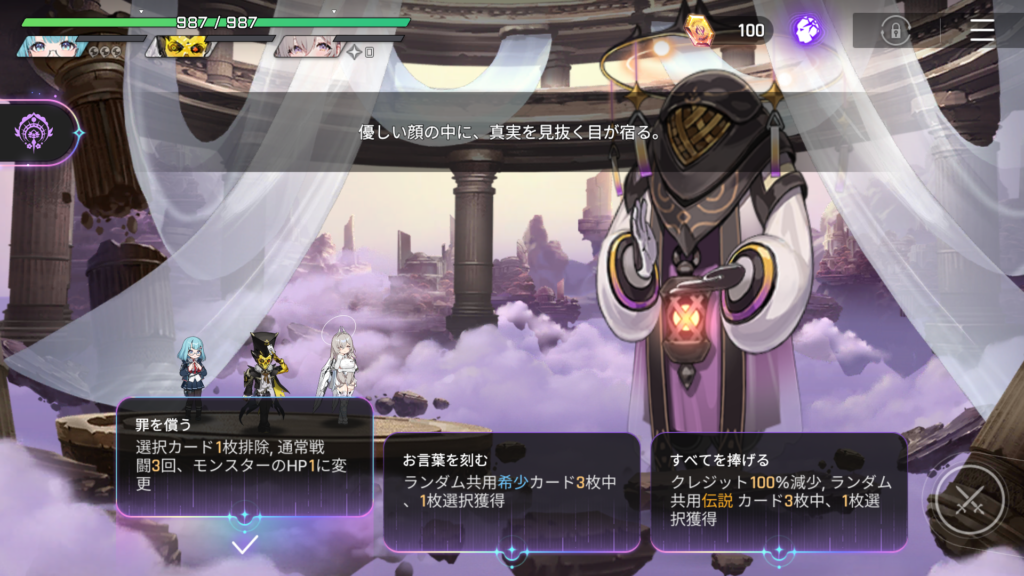Pick the すべてを捧げる option
1024x576 pixels.
tap(778, 491)
